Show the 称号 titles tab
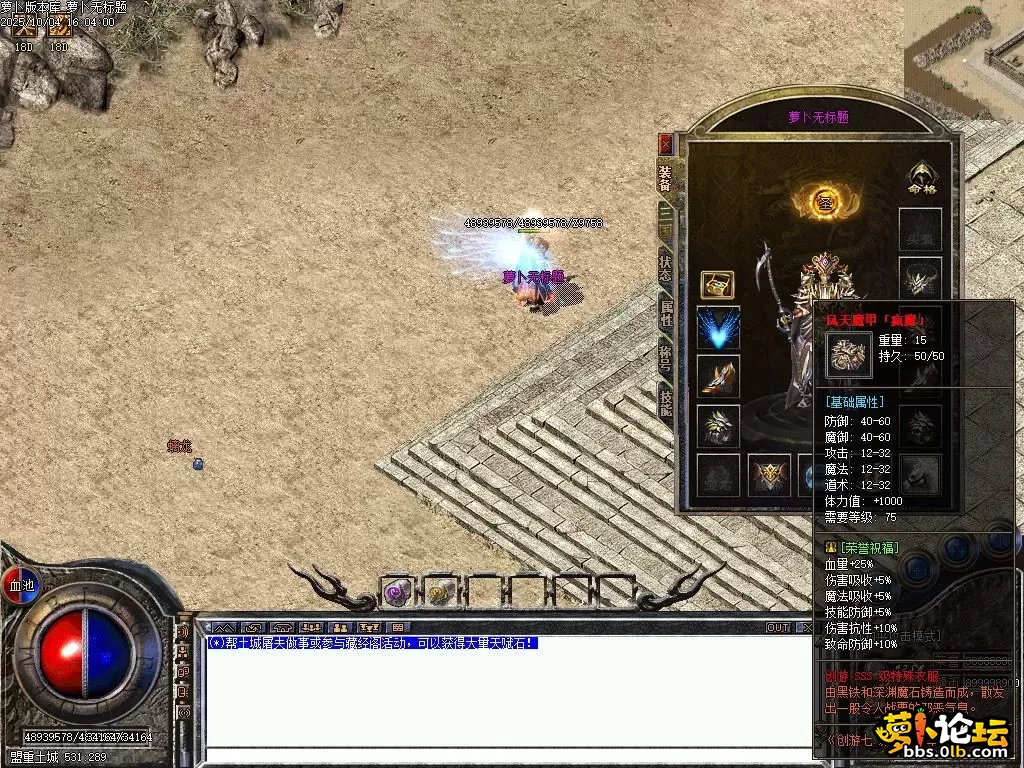Image resolution: width=1024 pixels, height=768 pixels. tap(665, 358)
